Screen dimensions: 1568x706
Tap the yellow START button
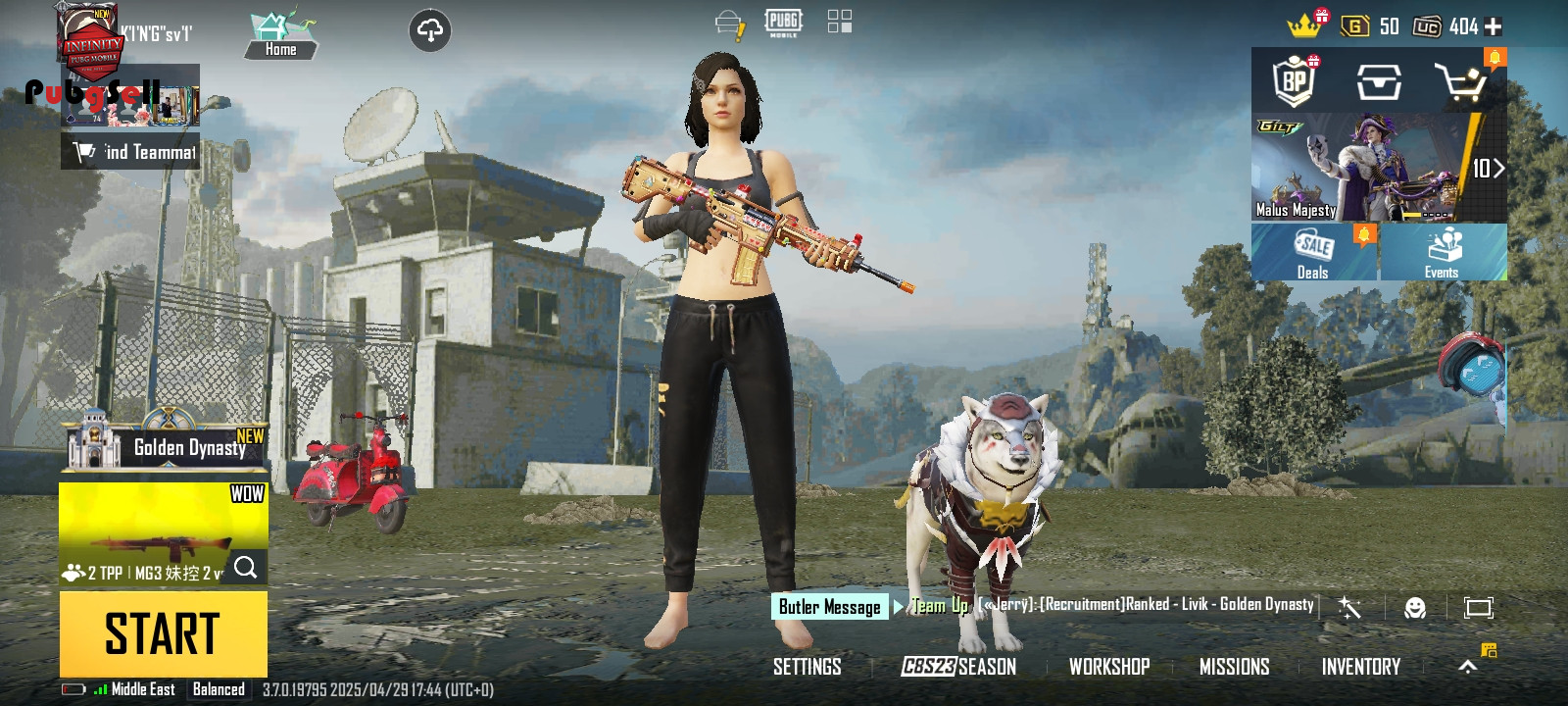163,633
